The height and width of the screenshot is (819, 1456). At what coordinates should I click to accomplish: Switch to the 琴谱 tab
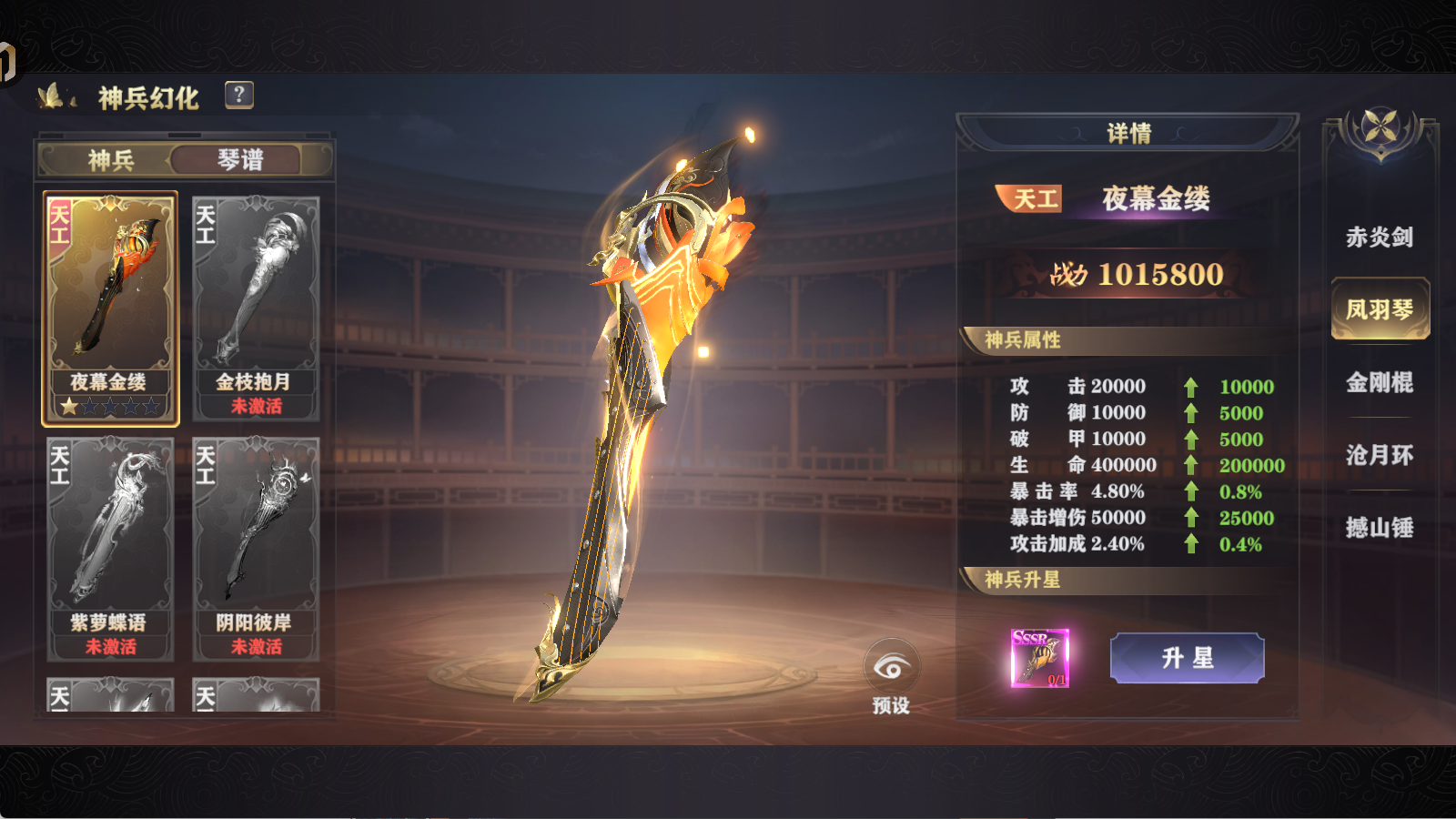pos(240,160)
